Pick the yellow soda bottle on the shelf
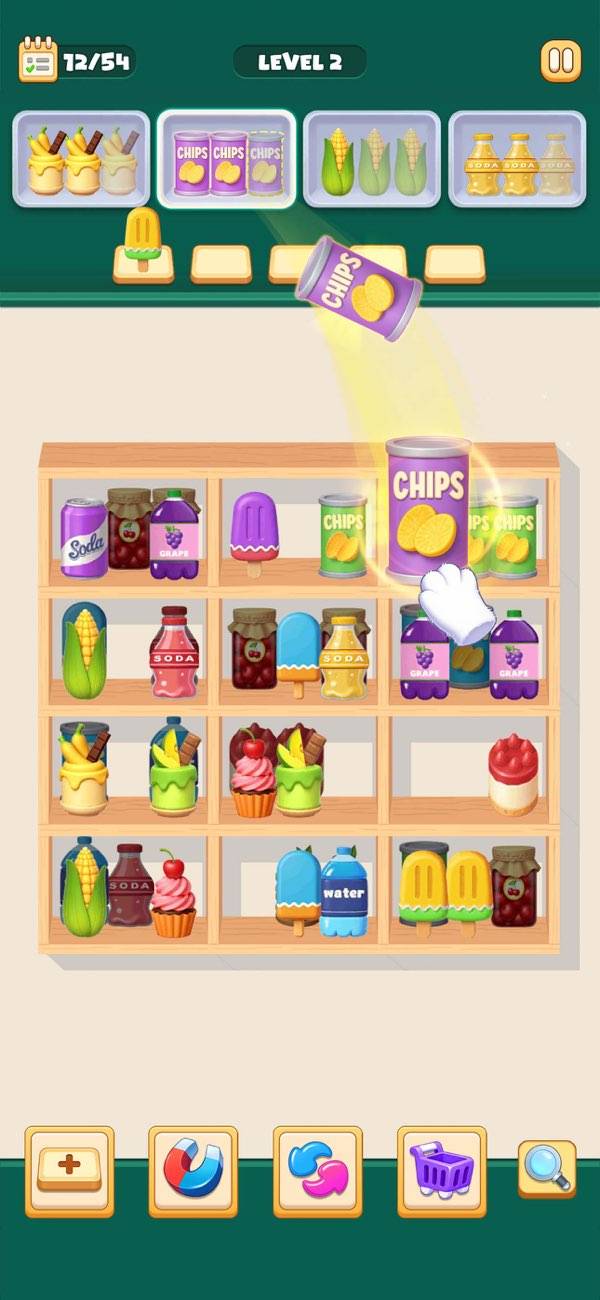The width and height of the screenshot is (600, 1300). coord(342,656)
